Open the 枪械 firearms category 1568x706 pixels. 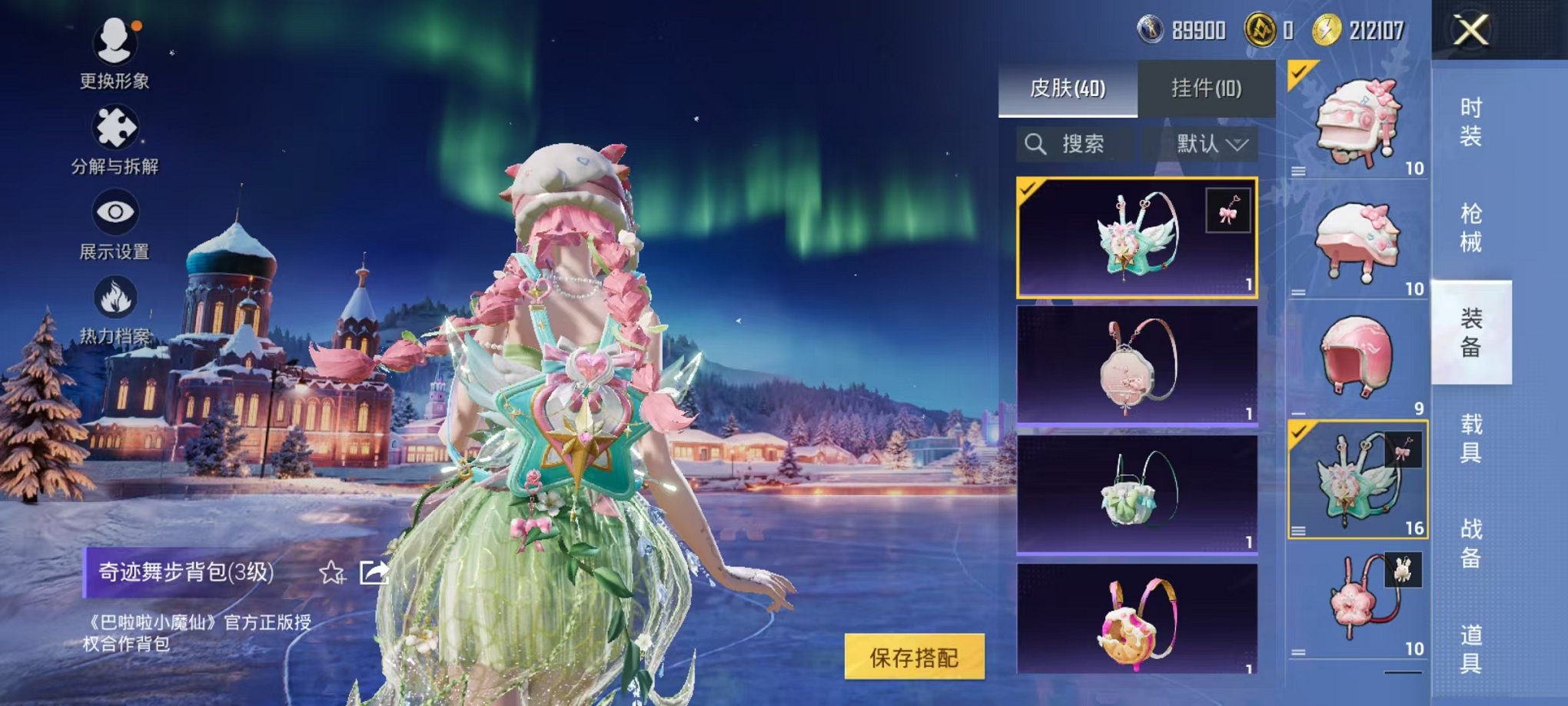pyautogui.click(x=1470, y=228)
